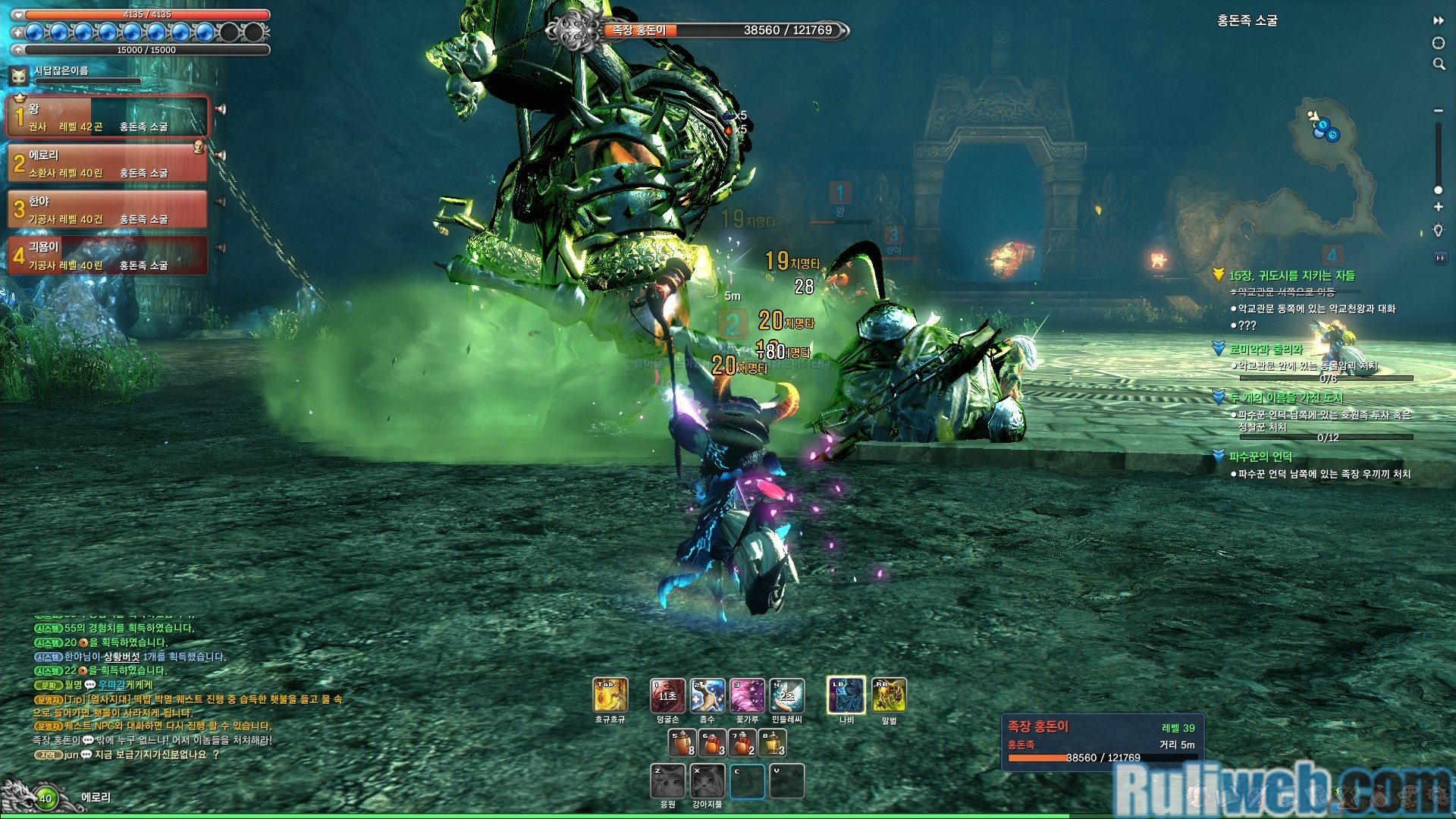
Task: Use the 덩굴손 vine skill
Action: pyautogui.click(x=667, y=695)
